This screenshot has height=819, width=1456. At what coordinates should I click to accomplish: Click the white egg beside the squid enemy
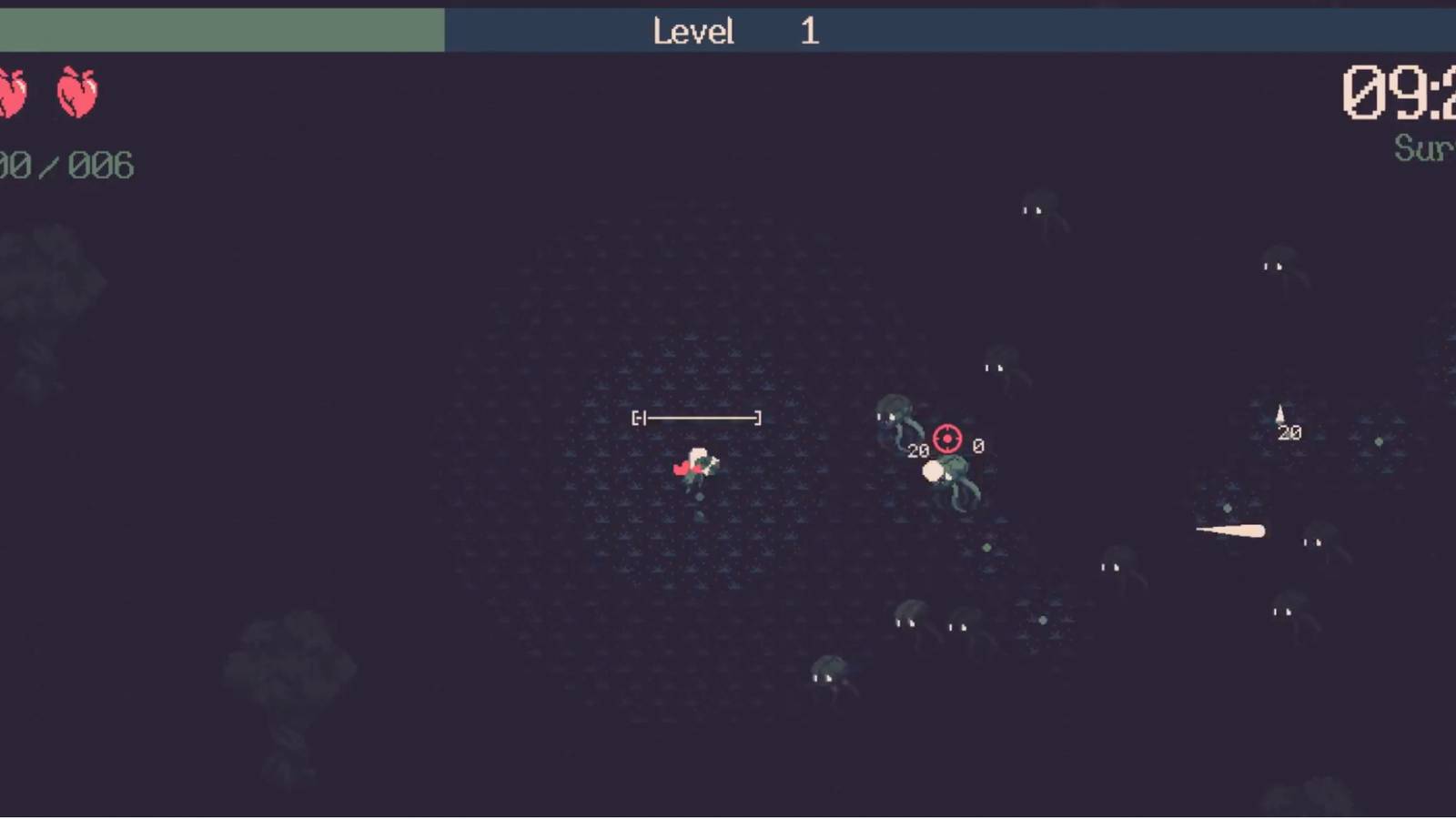(933, 471)
